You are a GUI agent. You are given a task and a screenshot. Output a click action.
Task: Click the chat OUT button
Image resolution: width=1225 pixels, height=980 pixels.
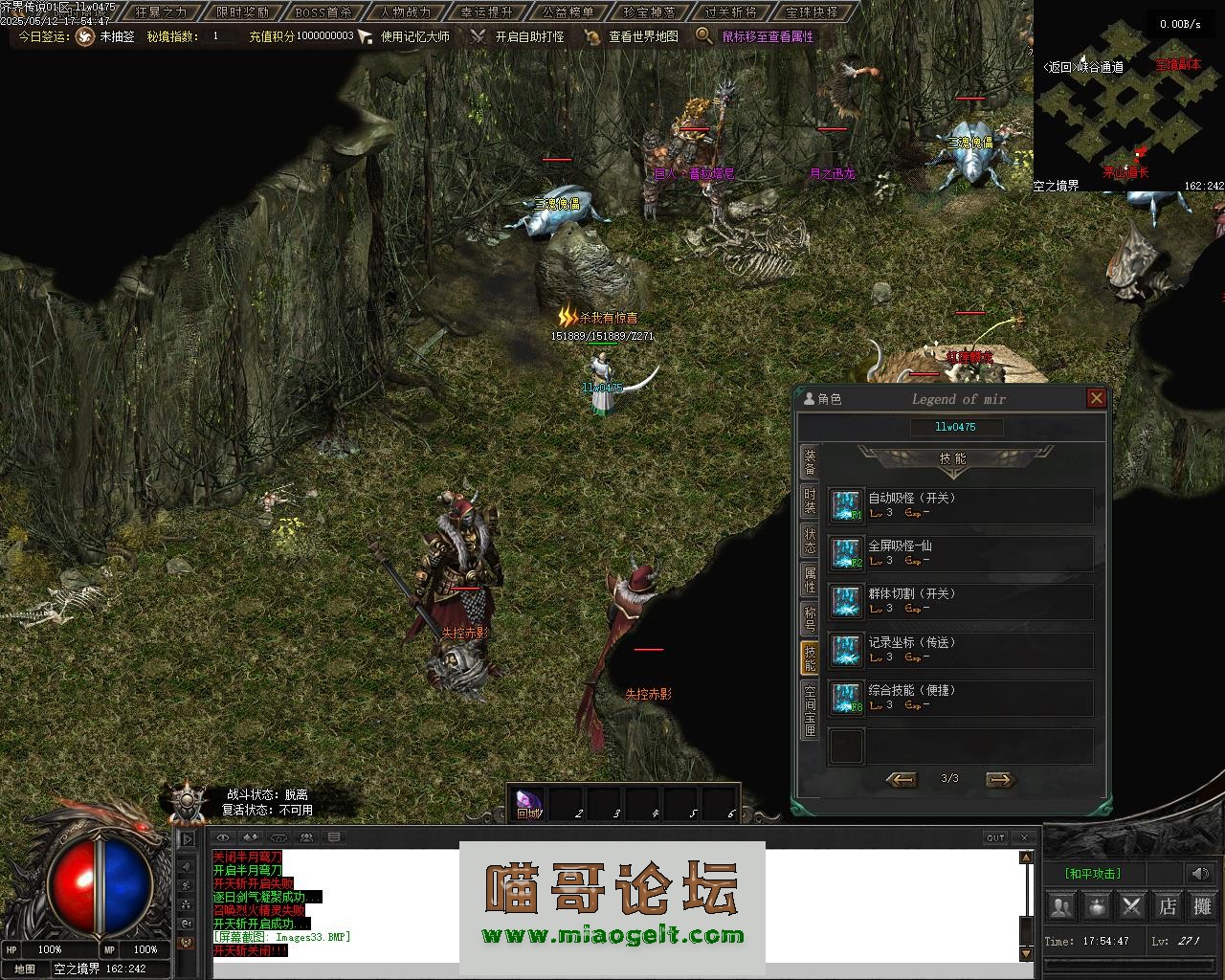tap(995, 837)
